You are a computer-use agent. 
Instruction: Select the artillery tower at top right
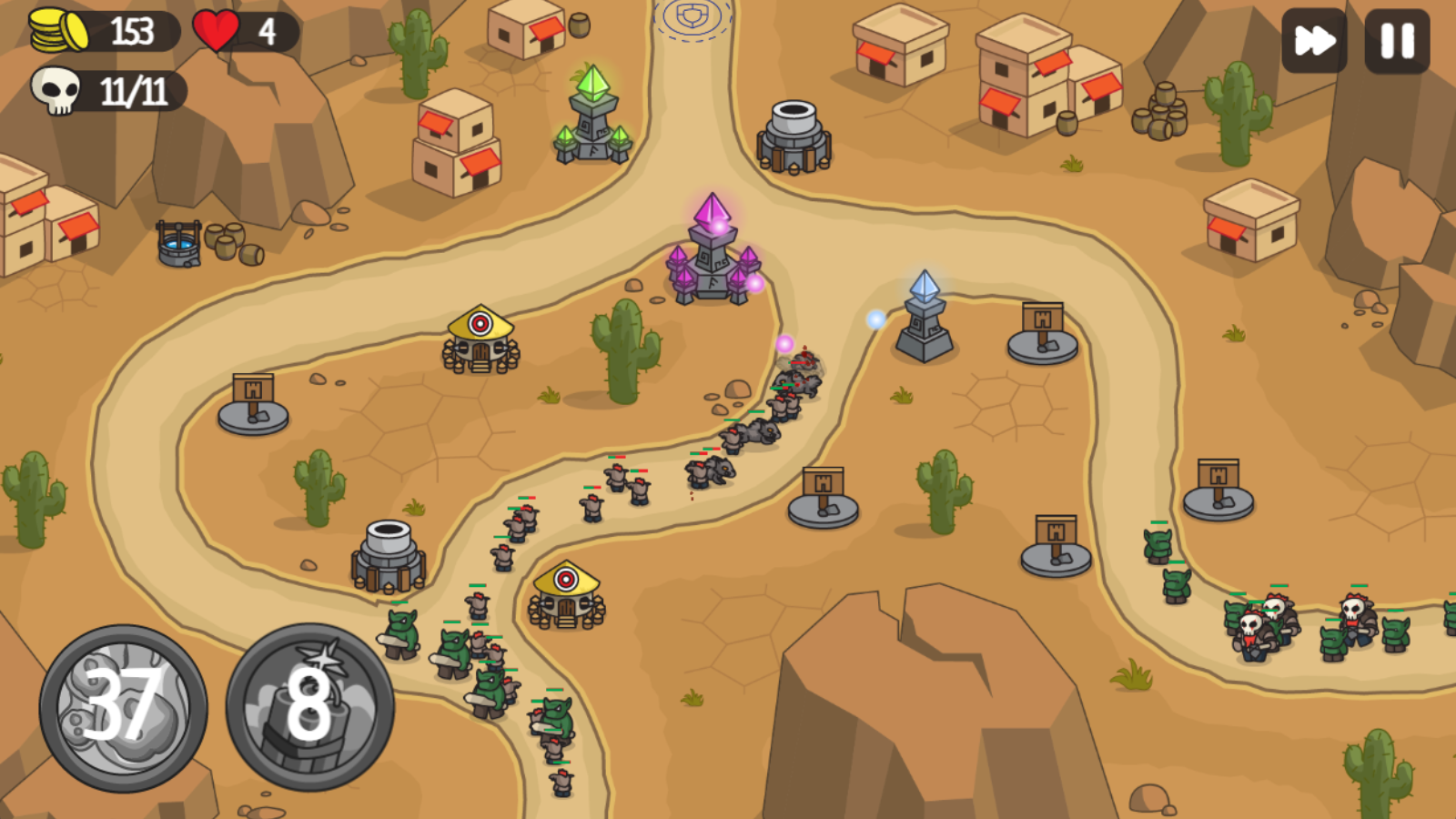794,136
